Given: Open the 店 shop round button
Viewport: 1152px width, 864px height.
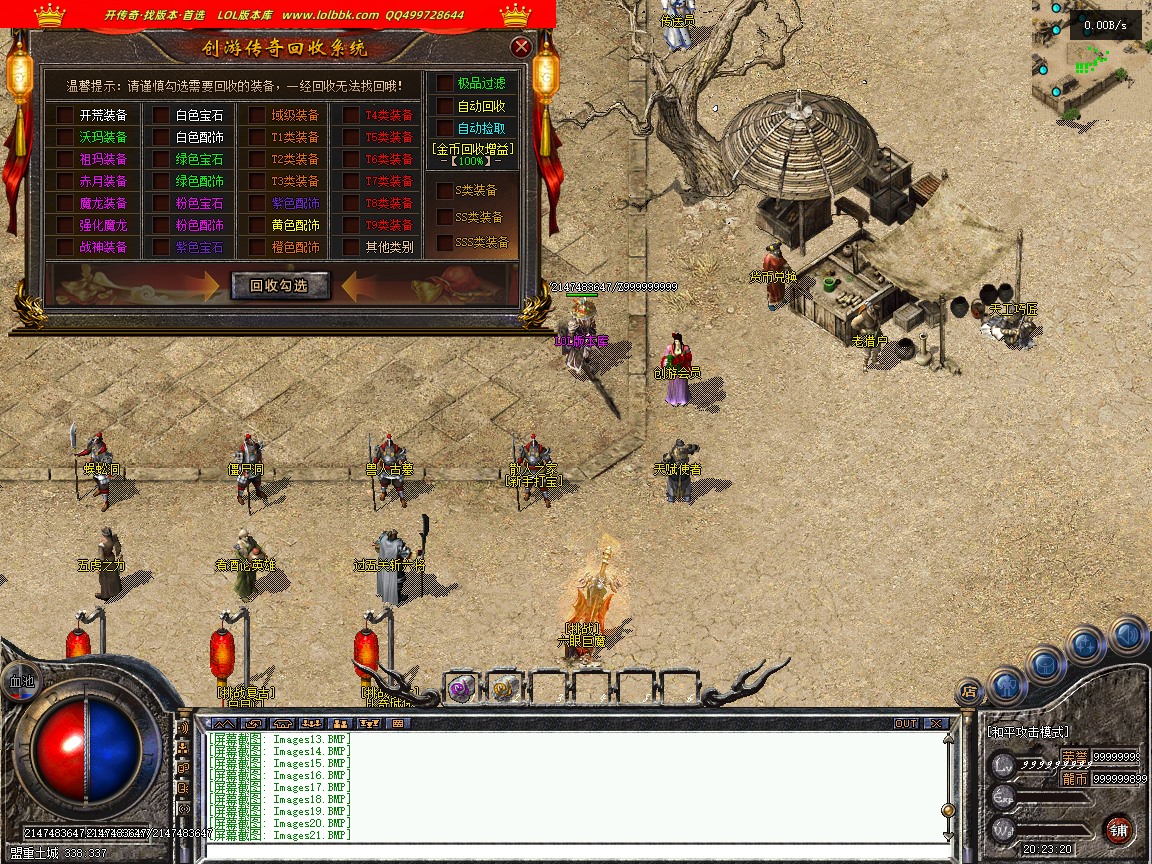Looking at the screenshot, I should coord(968,690).
